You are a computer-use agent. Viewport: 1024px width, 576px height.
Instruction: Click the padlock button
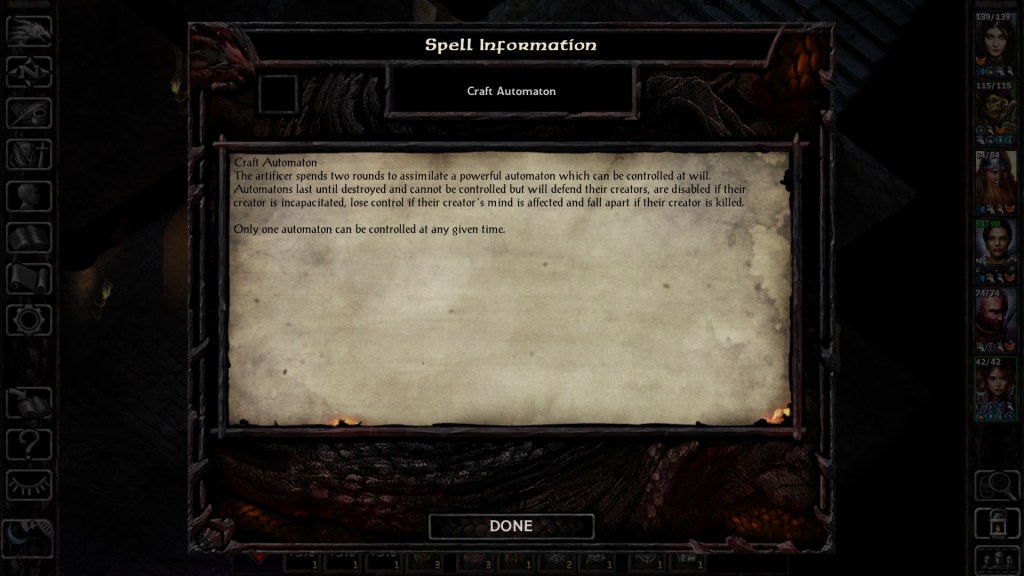click(996, 522)
